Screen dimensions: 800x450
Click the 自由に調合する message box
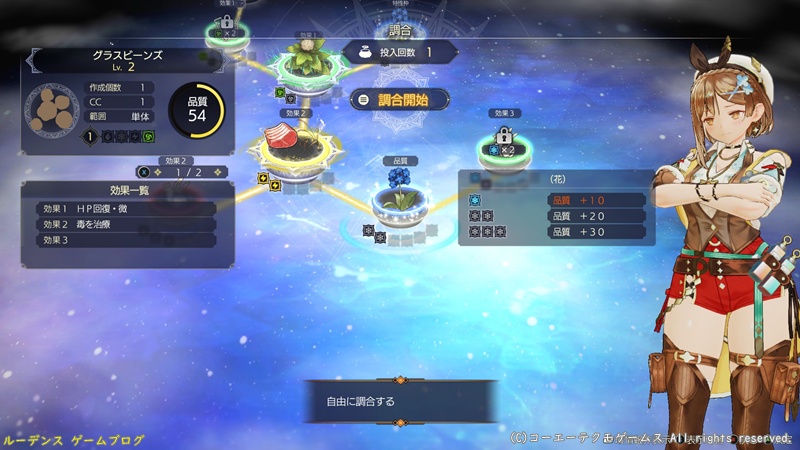coord(400,401)
